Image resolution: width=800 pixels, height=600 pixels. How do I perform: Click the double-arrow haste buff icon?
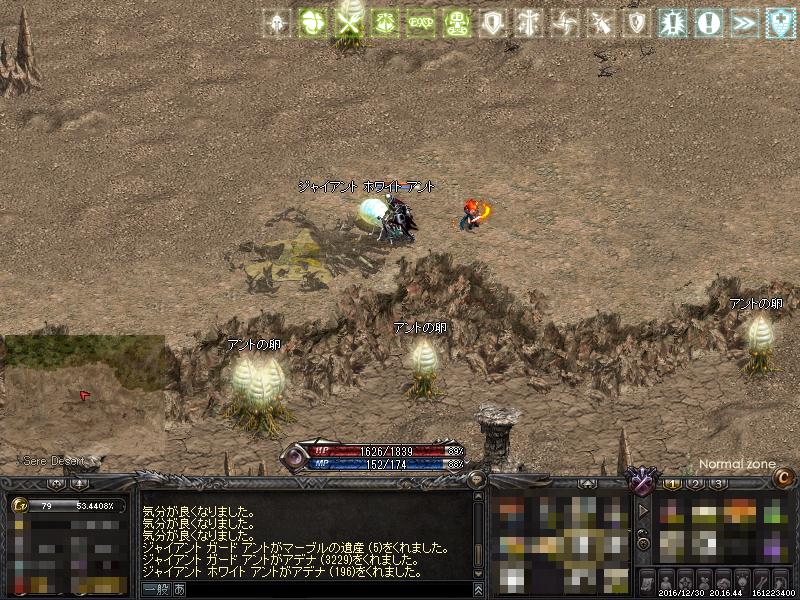[x=744, y=22]
